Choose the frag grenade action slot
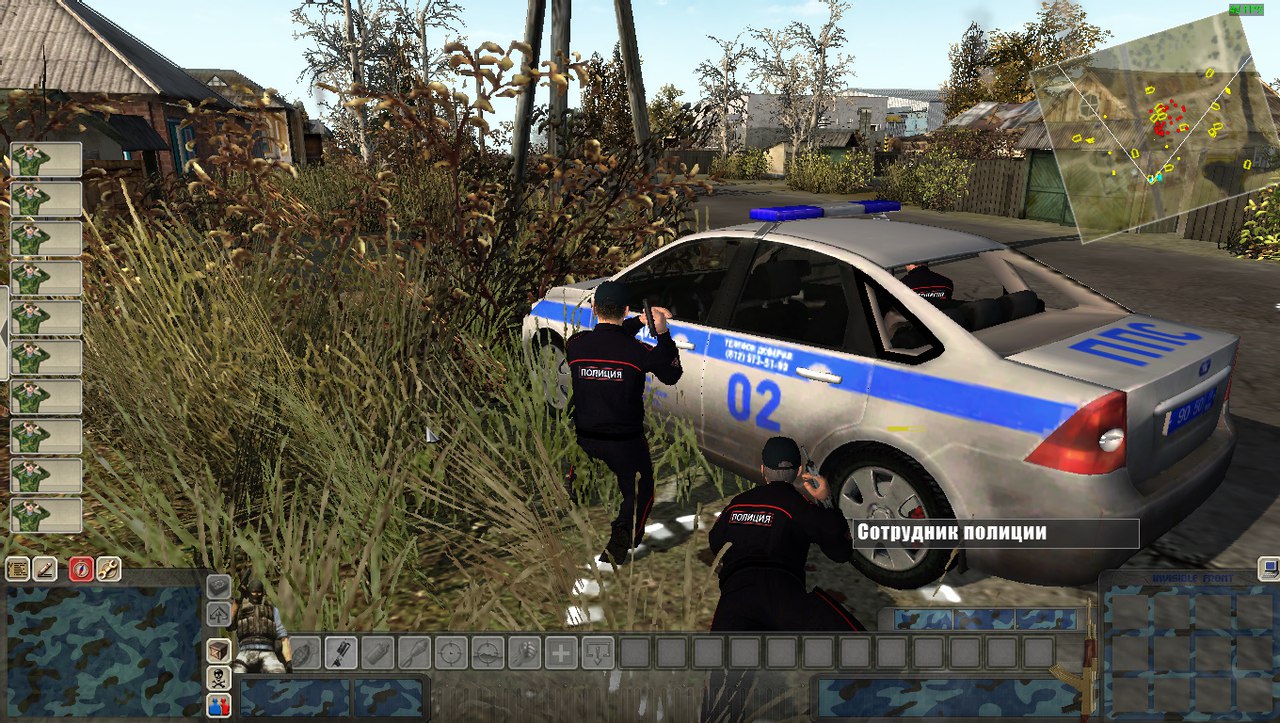The height and width of the screenshot is (723, 1280). pos(306,653)
